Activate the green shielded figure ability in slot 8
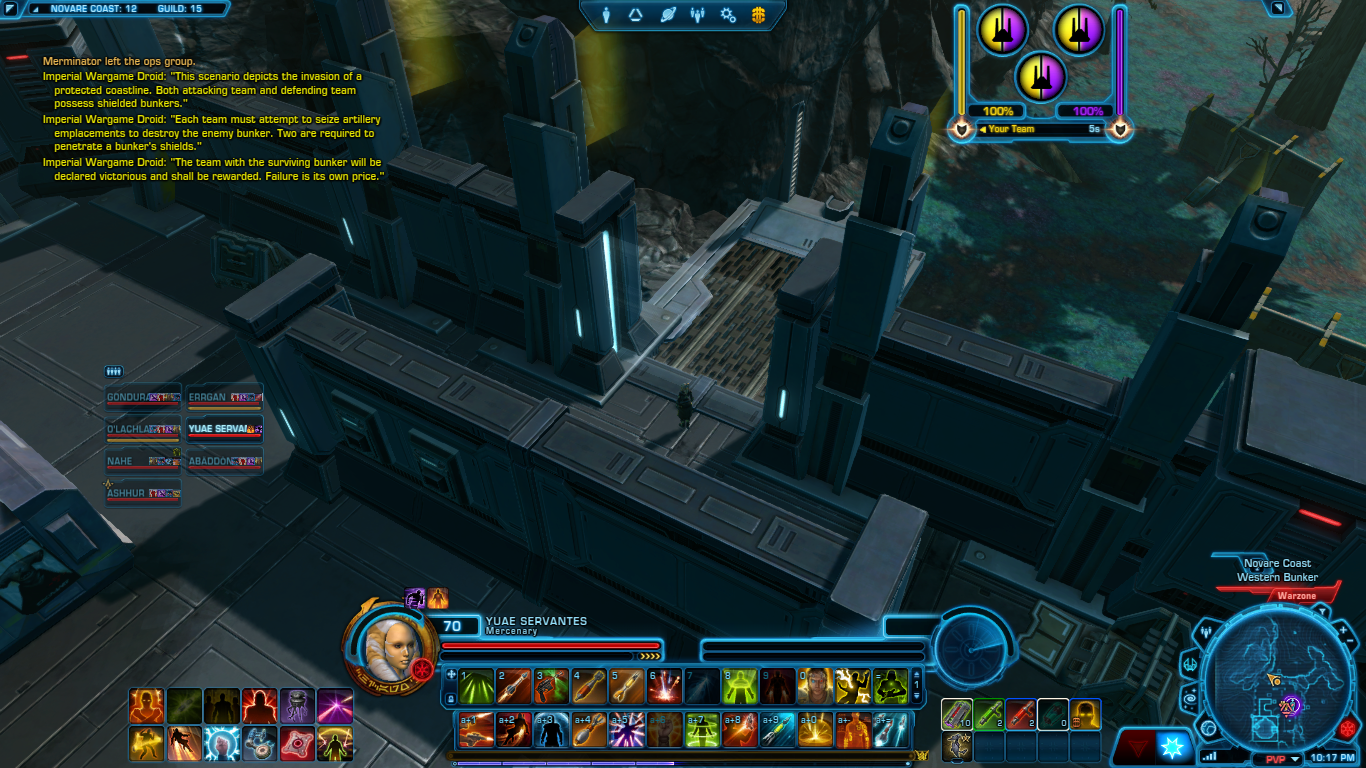Screen dimensions: 1366x768 click(x=740, y=686)
